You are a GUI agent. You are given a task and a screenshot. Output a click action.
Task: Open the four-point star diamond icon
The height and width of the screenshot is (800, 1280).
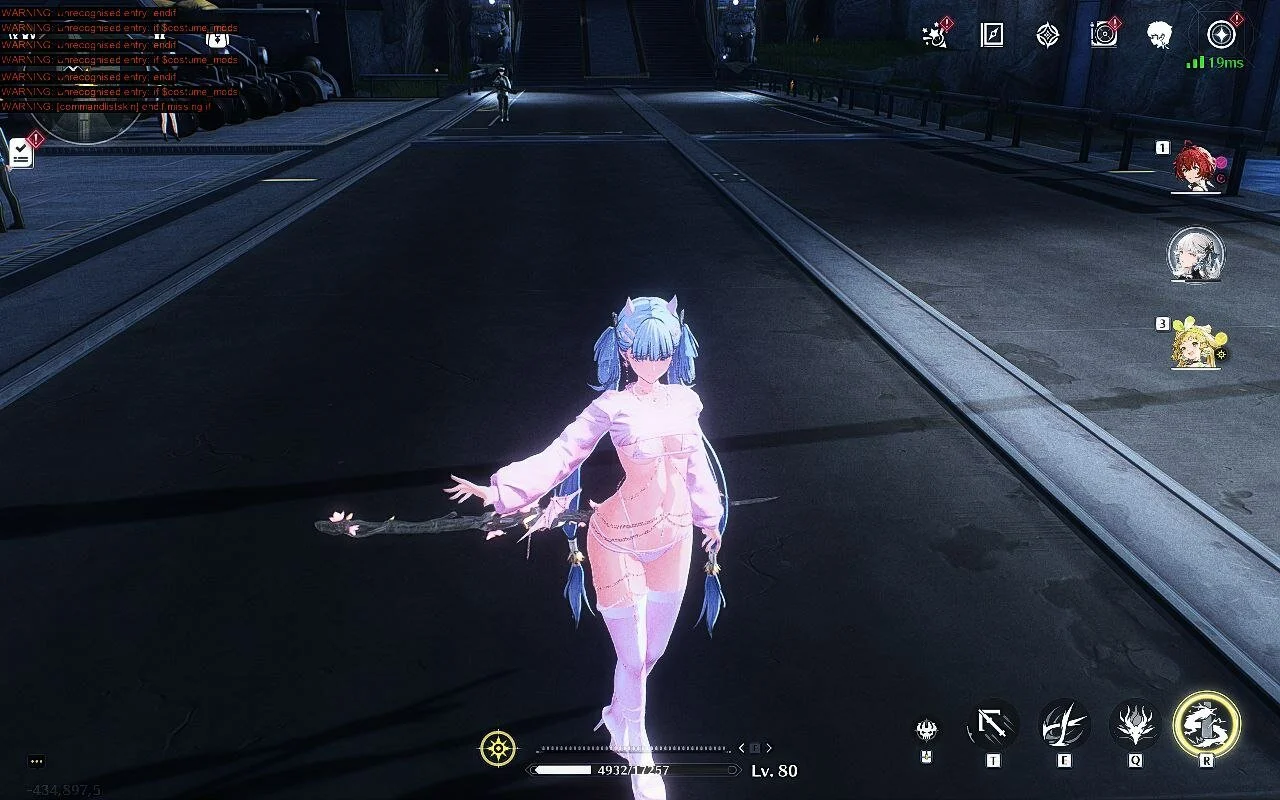click(1047, 35)
